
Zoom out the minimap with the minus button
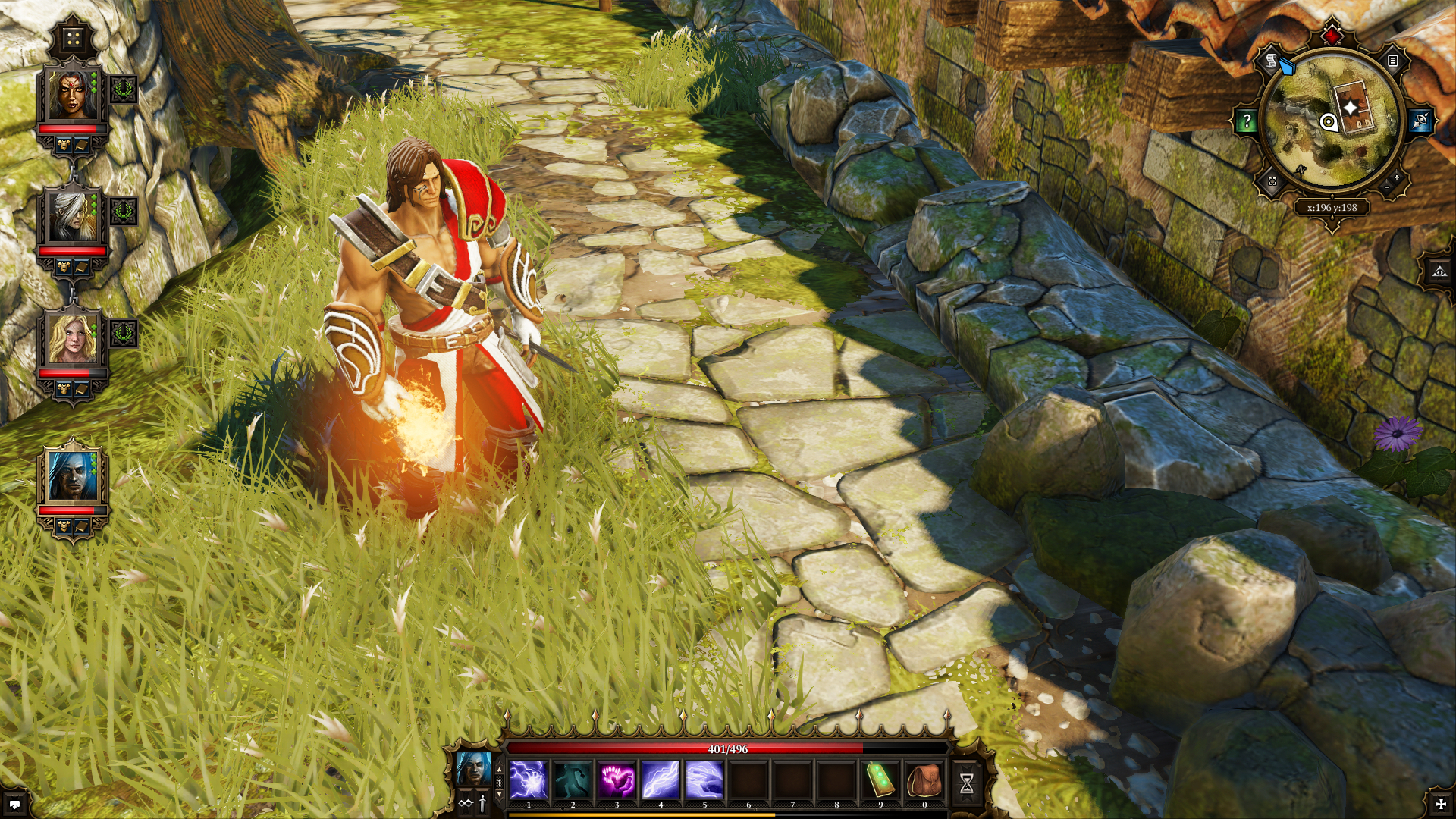(1388, 188)
